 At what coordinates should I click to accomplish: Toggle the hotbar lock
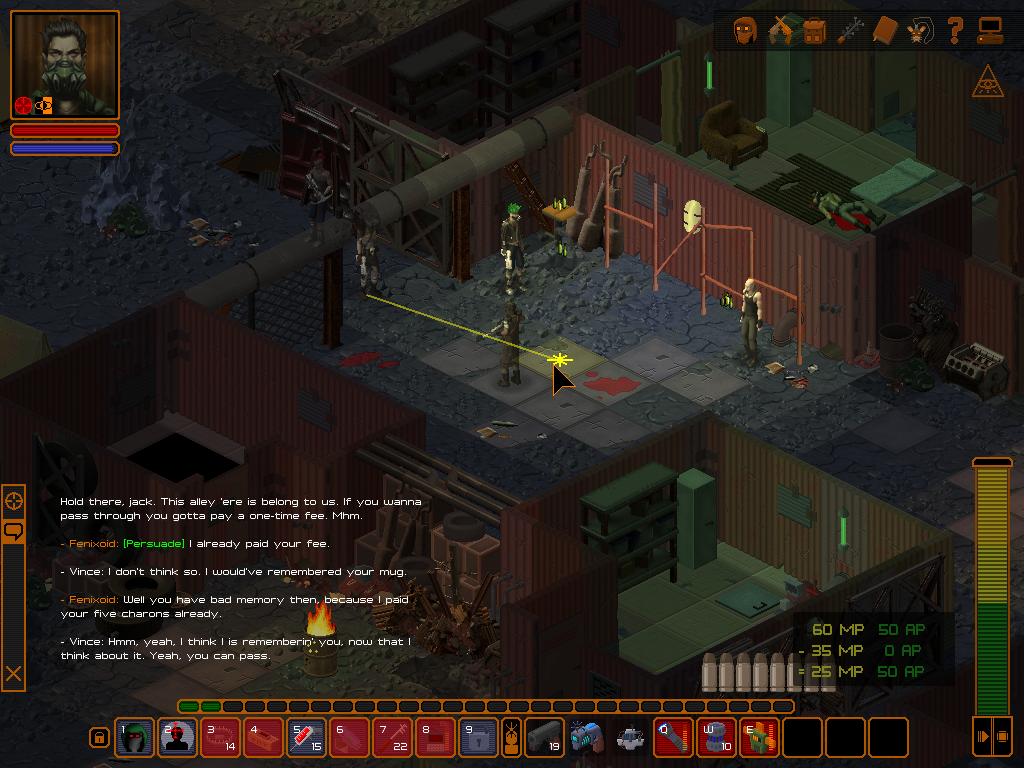tap(99, 738)
